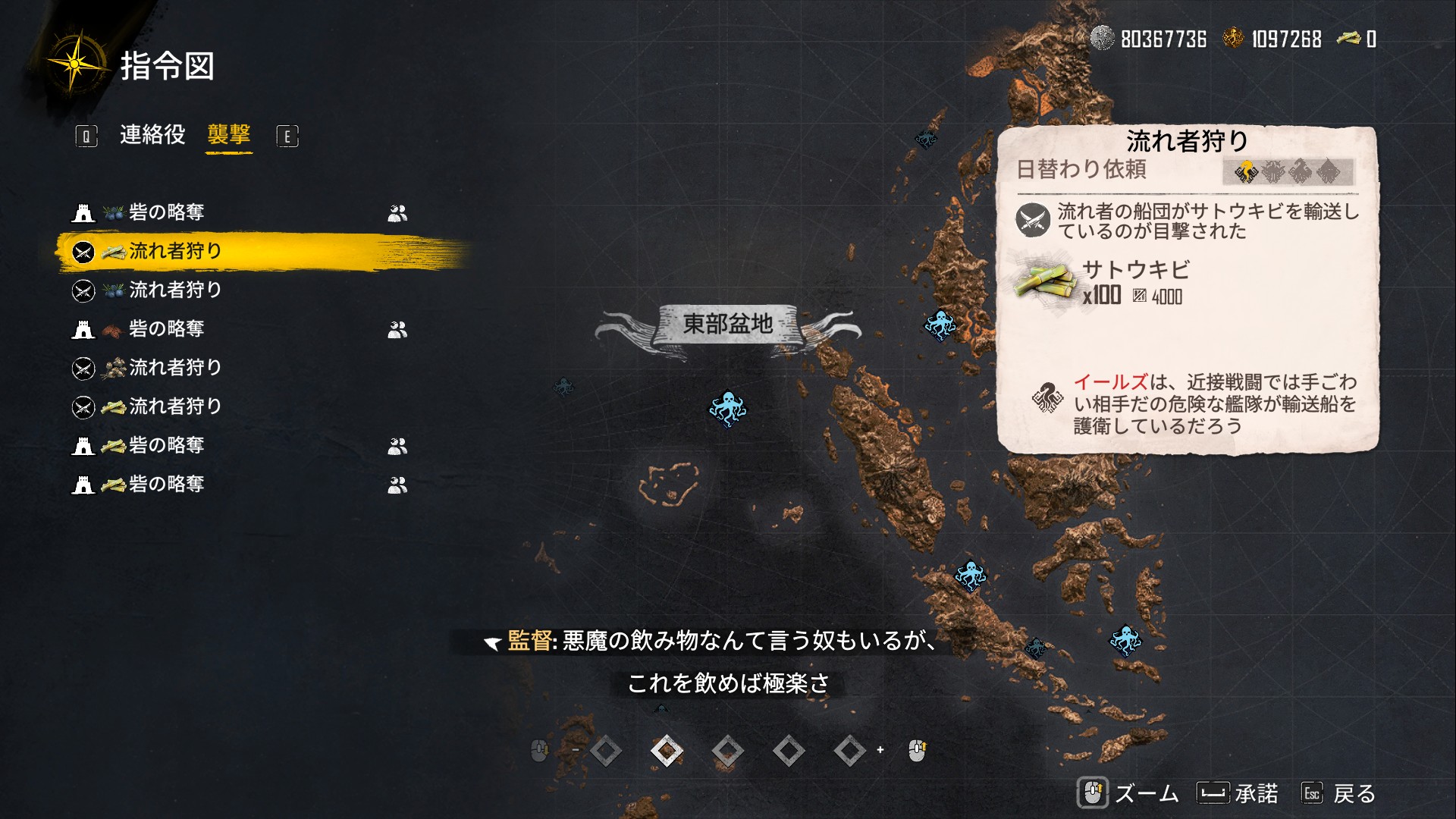1456x819 pixels.
Task: Set map zoom to the lowest diamond level
Action: [606, 751]
